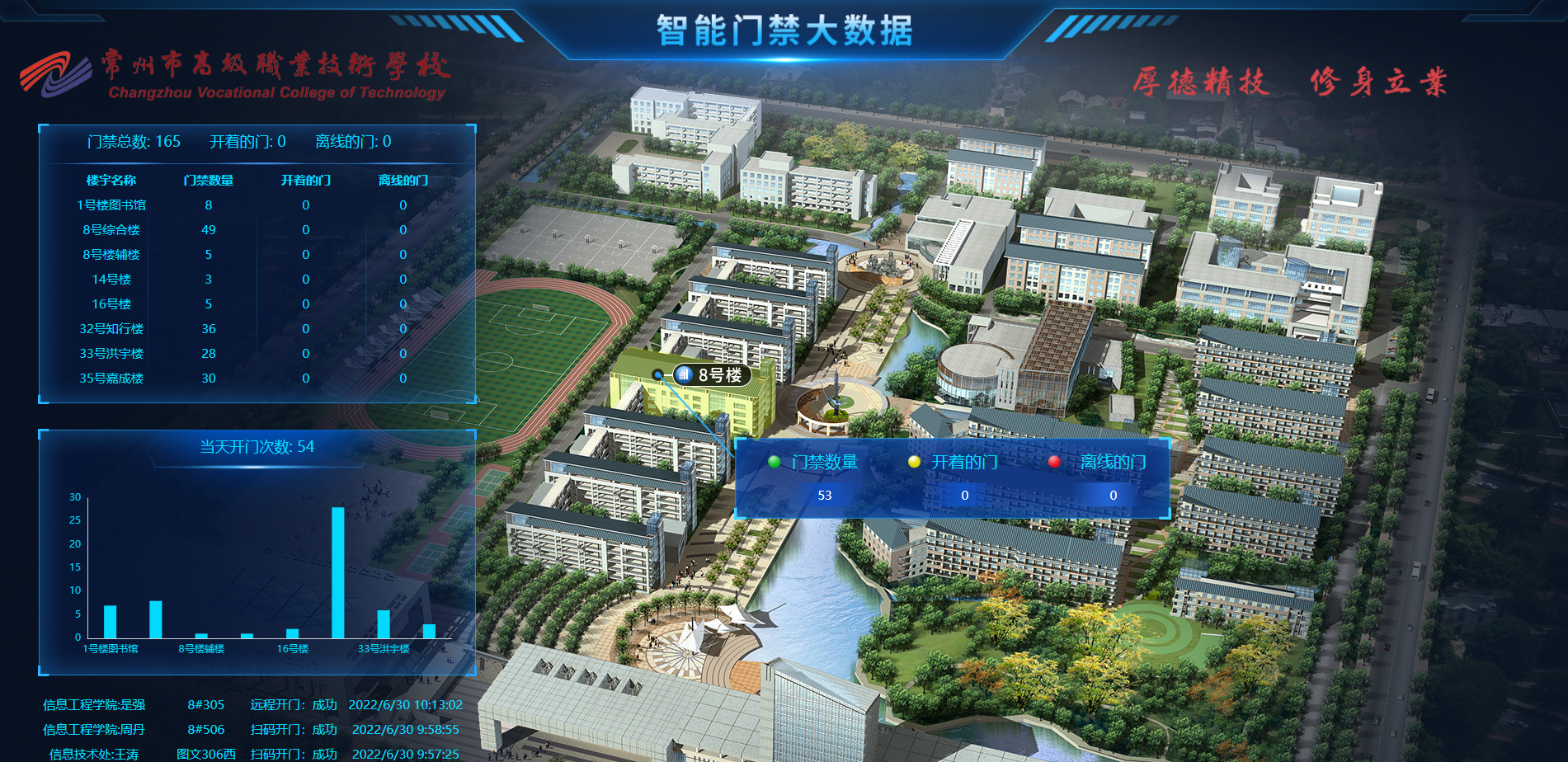The width and height of the screenshot is (1568, 762).
Task: Click the 33号洪宇楼 axis label
Action: [384, 648]
